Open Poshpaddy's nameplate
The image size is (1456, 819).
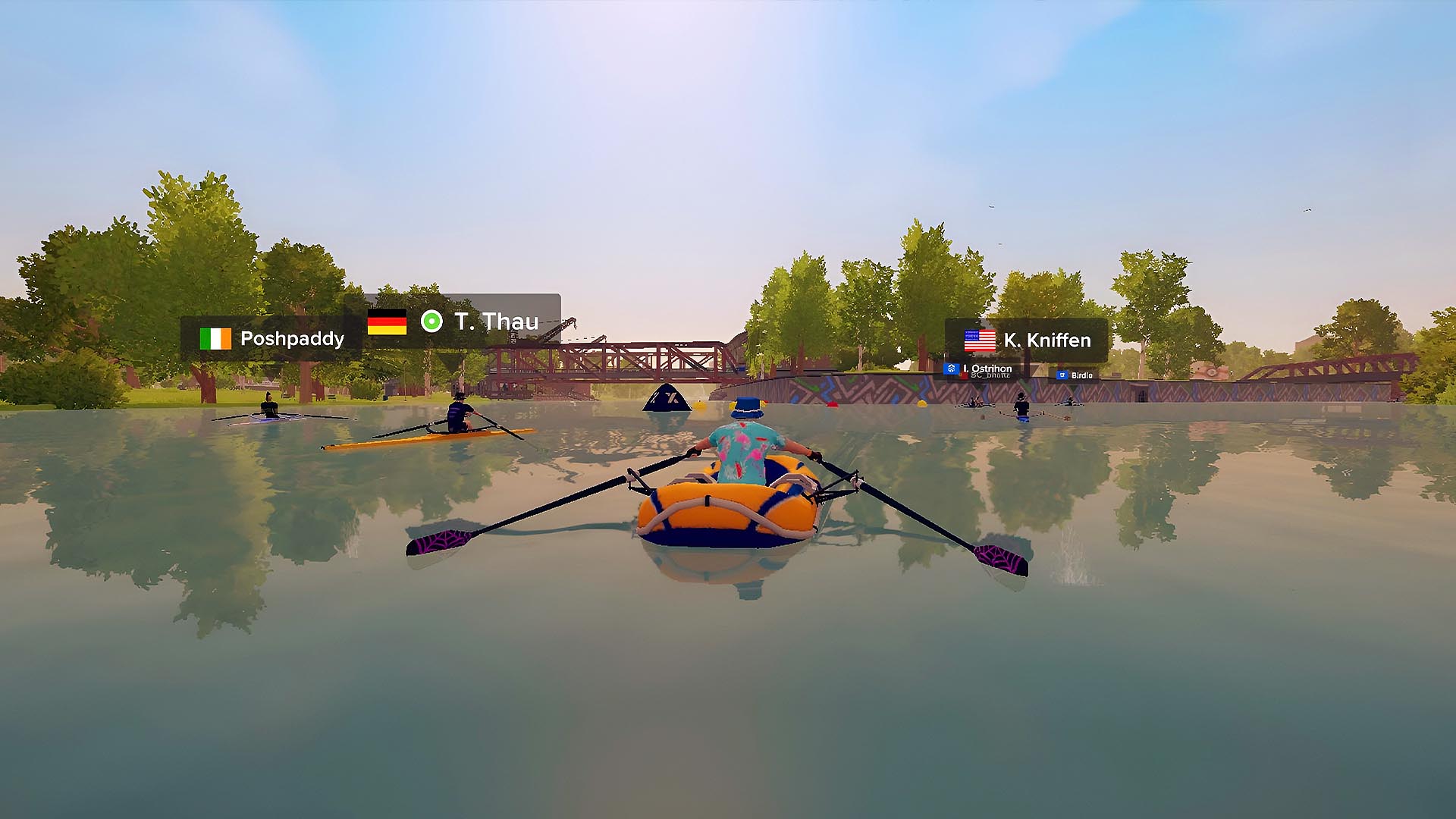pyautogui.click(x=291, y=339)
